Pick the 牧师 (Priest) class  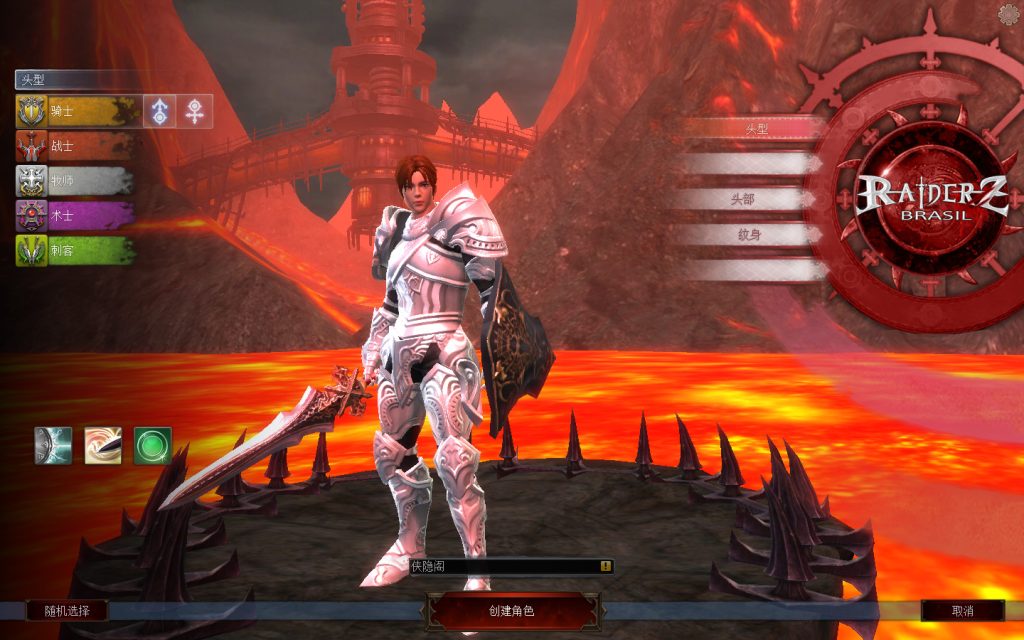pos(75,181)
